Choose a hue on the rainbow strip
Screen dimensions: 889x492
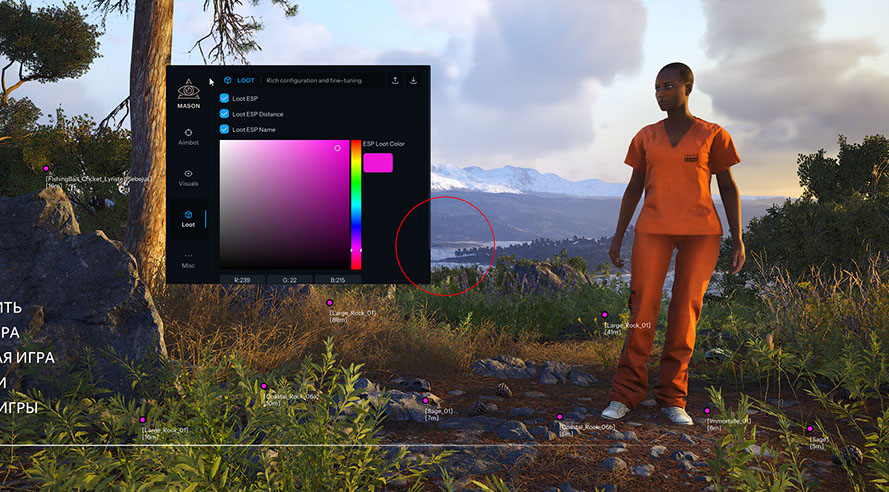coord(356,205)
